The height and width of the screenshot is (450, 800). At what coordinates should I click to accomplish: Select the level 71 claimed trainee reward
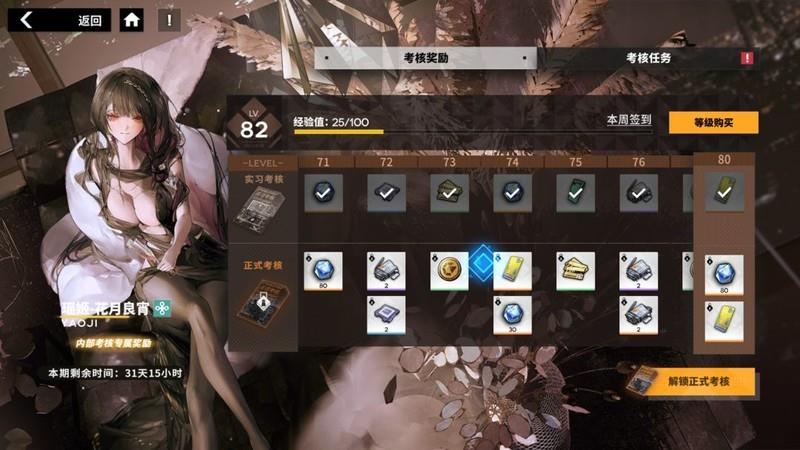coord(323,191)
